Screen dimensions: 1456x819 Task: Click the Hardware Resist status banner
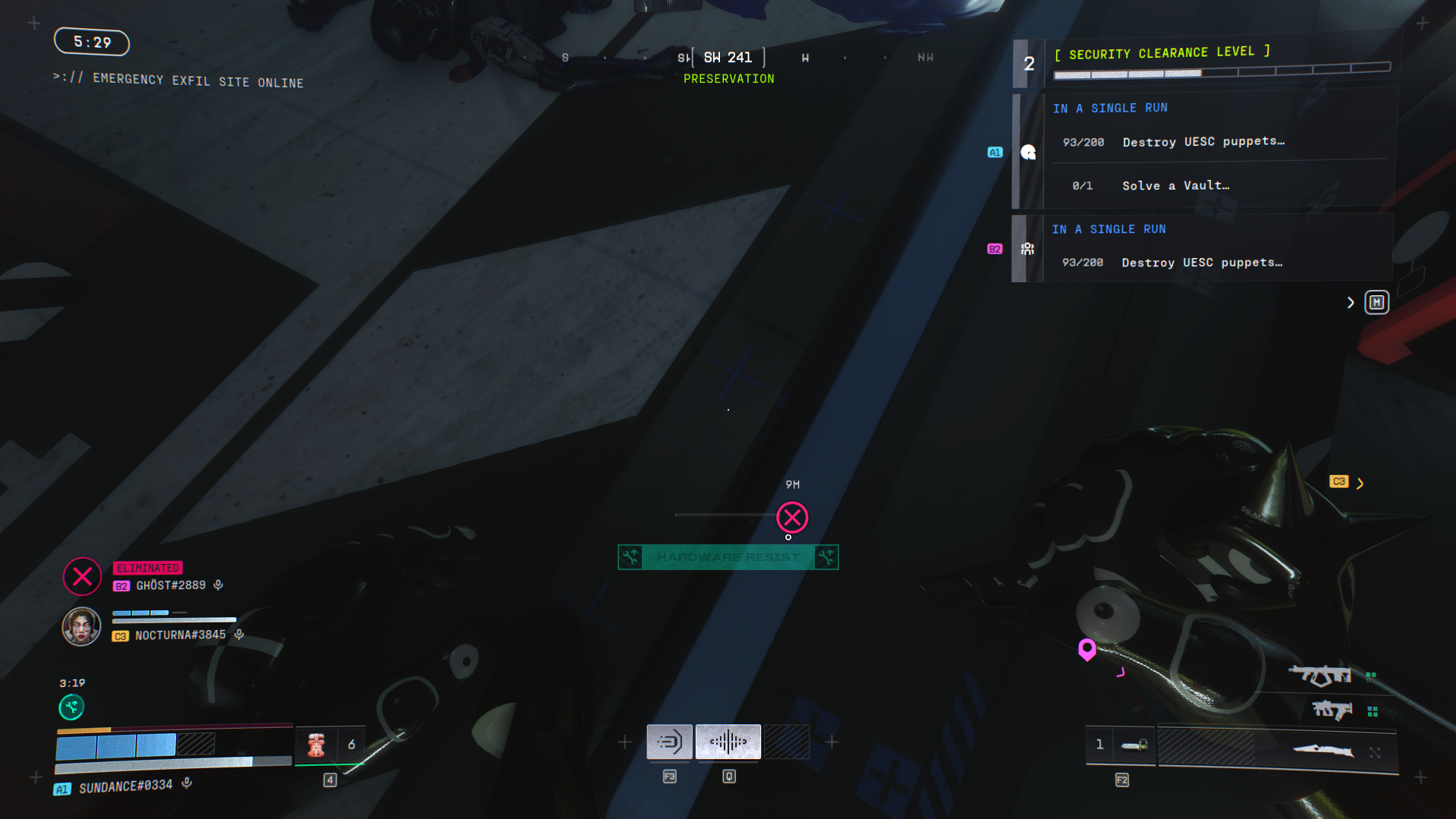pyautogui.click(x=728, y=557)
